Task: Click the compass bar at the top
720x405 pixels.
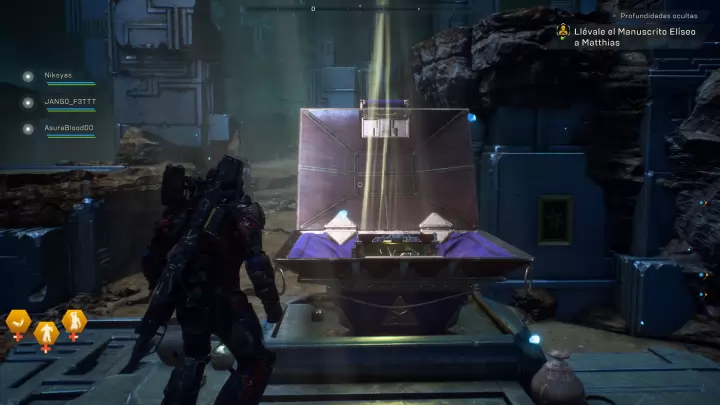Action: [x=313, y=9]
